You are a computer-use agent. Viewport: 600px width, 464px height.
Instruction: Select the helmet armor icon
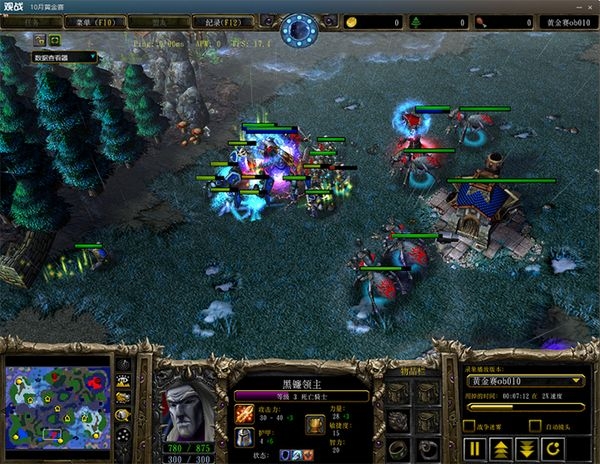(x=245, y=437)
